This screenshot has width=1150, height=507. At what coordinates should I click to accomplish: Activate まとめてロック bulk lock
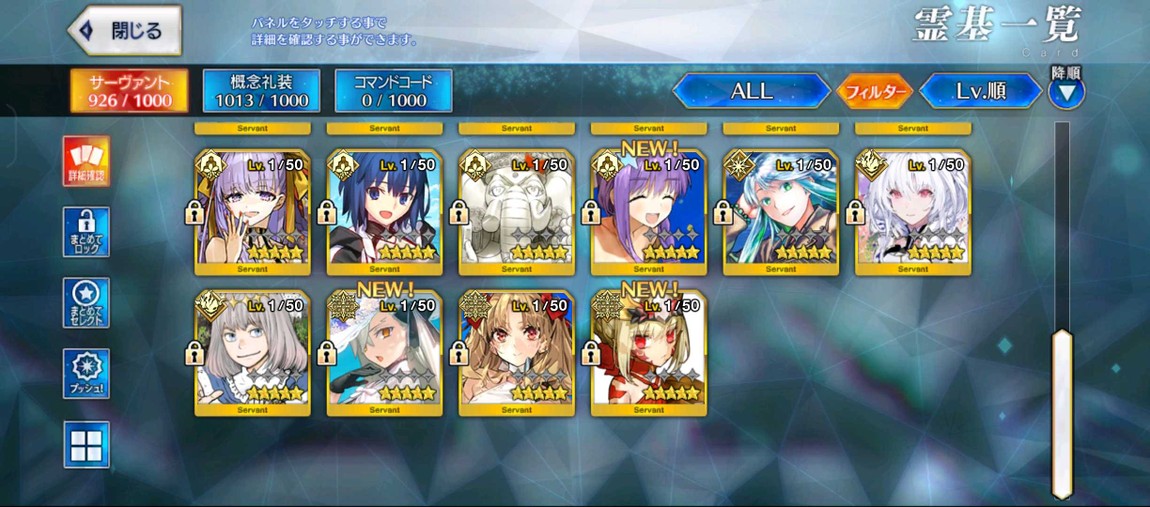[x=86, y=232]
